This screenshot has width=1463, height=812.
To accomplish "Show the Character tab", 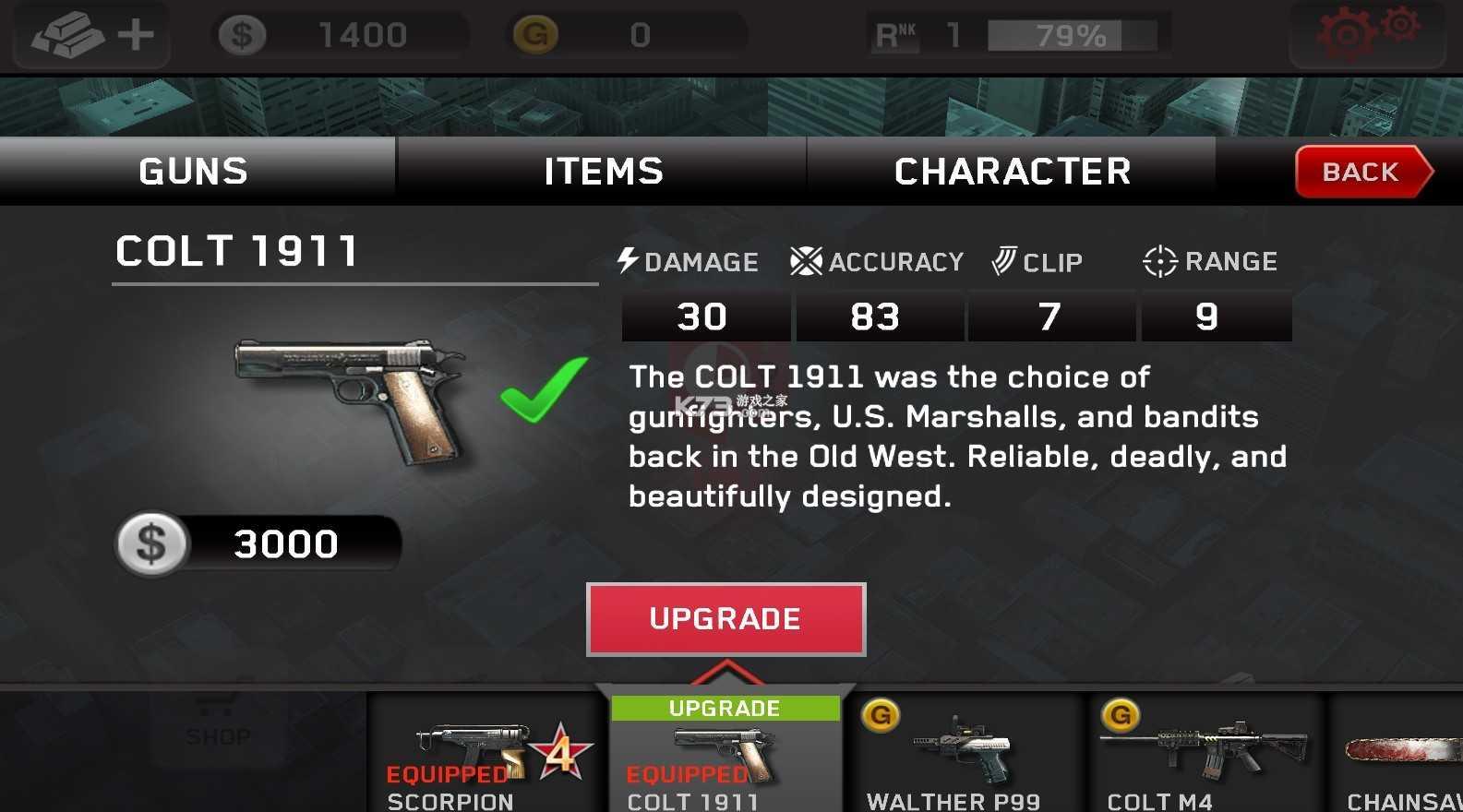I will pyautogui.click(x=1012, y=172).
